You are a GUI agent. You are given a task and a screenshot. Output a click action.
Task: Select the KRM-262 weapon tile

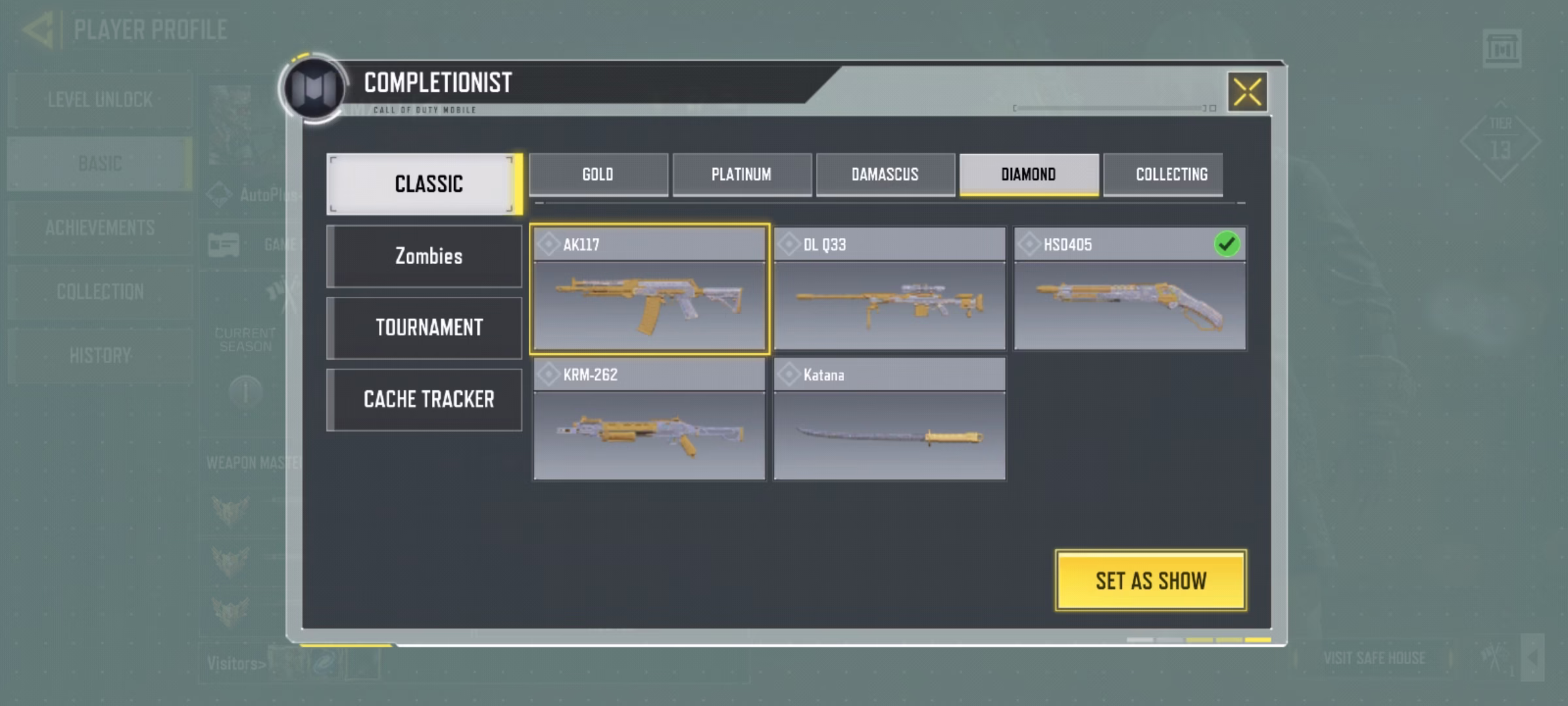click(649, 420)
